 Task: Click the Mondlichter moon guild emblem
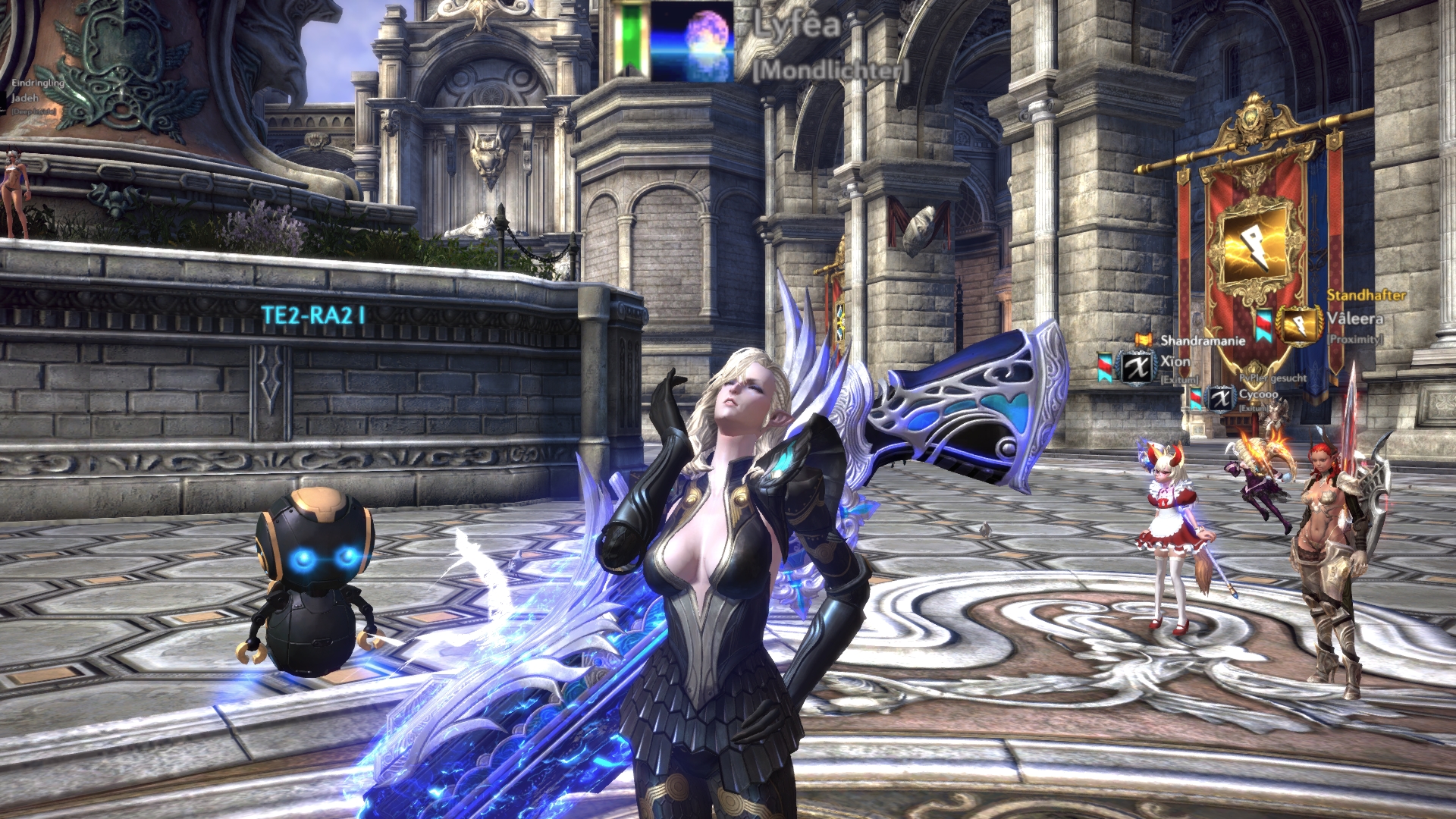click(692, 42)
